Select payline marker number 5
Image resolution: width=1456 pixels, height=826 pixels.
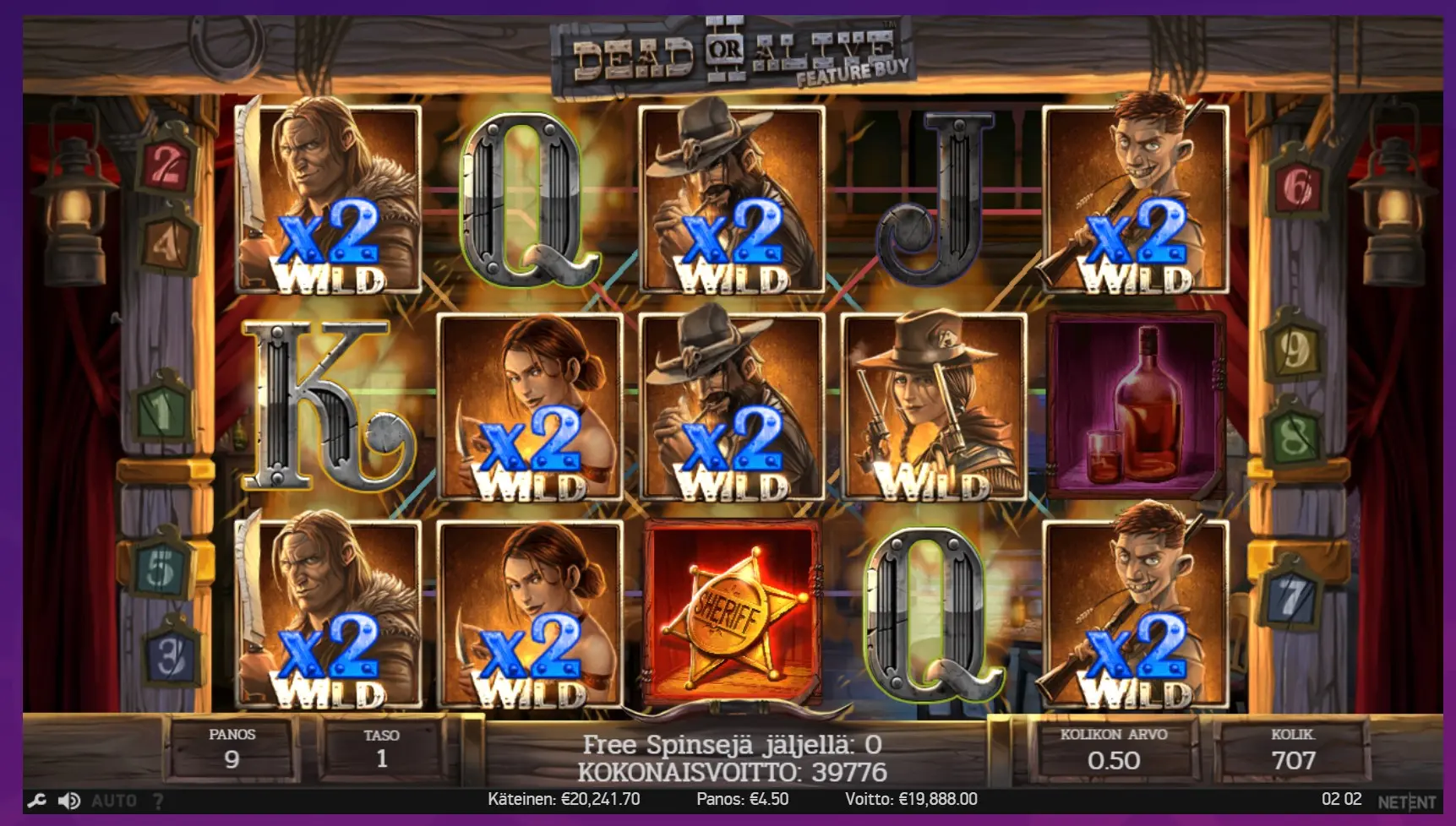161,569
